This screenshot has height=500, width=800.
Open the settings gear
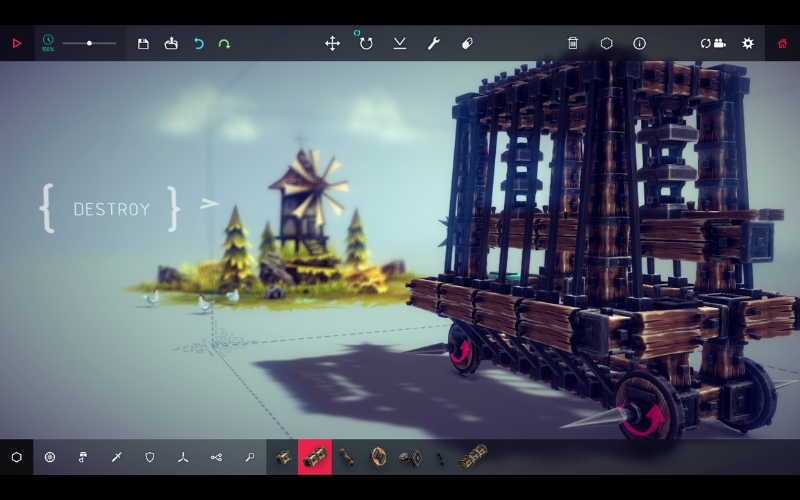point(748,43)
